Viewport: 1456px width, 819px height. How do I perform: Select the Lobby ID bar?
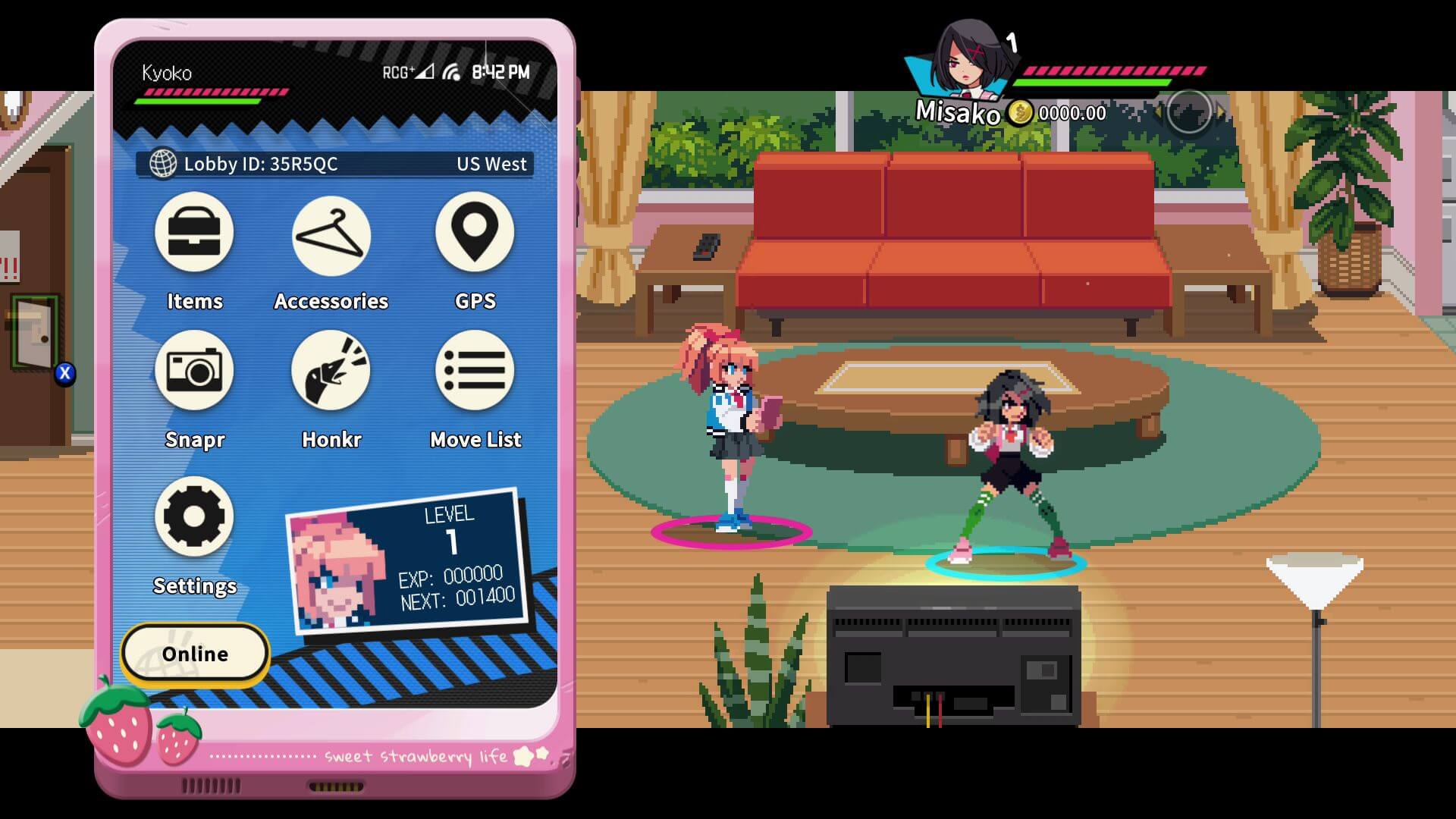tap(334, 164)
